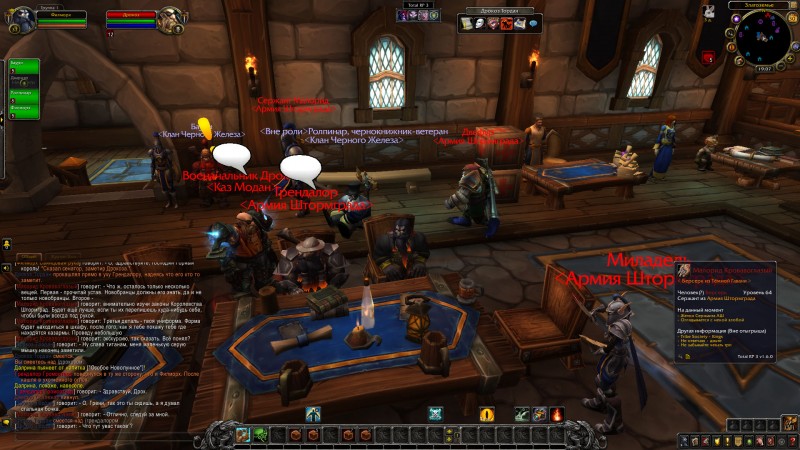Viewport: 800px width, 450px height.
Task: Open the chat speech bubble menu button
Action: click(x=7, y=243)
